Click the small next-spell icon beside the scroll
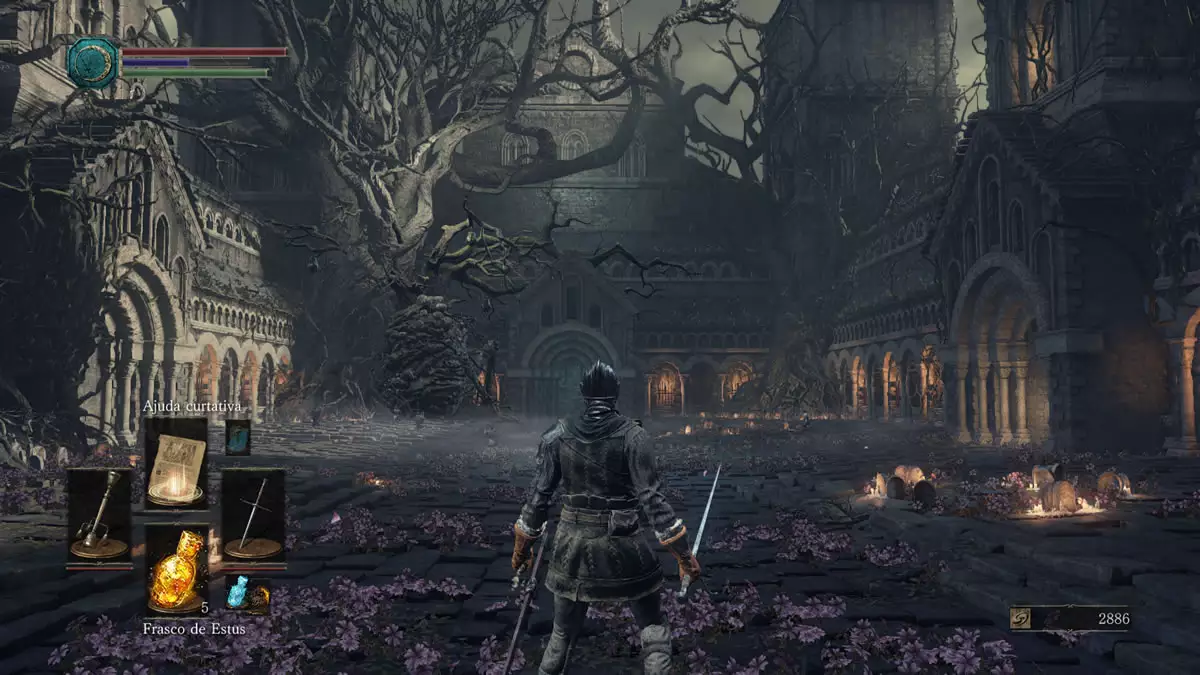The image size is (1200, 675). pyautogui.click(x=238, y=437)
